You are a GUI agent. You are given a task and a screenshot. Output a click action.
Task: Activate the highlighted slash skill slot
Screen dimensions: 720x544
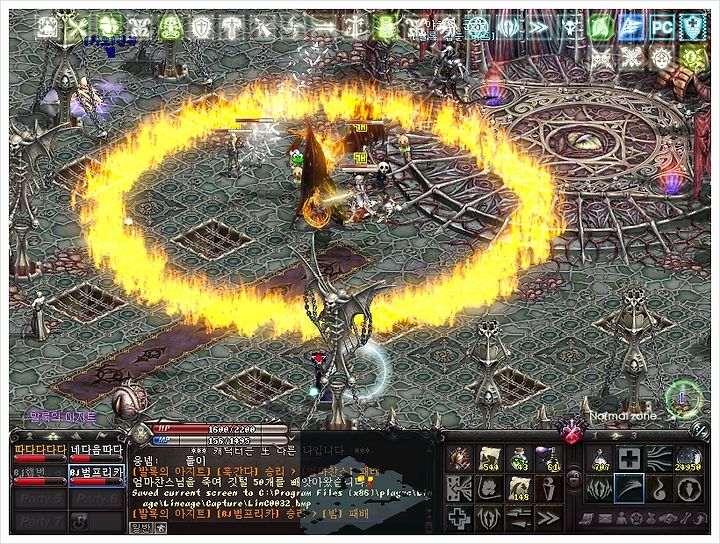630,489
